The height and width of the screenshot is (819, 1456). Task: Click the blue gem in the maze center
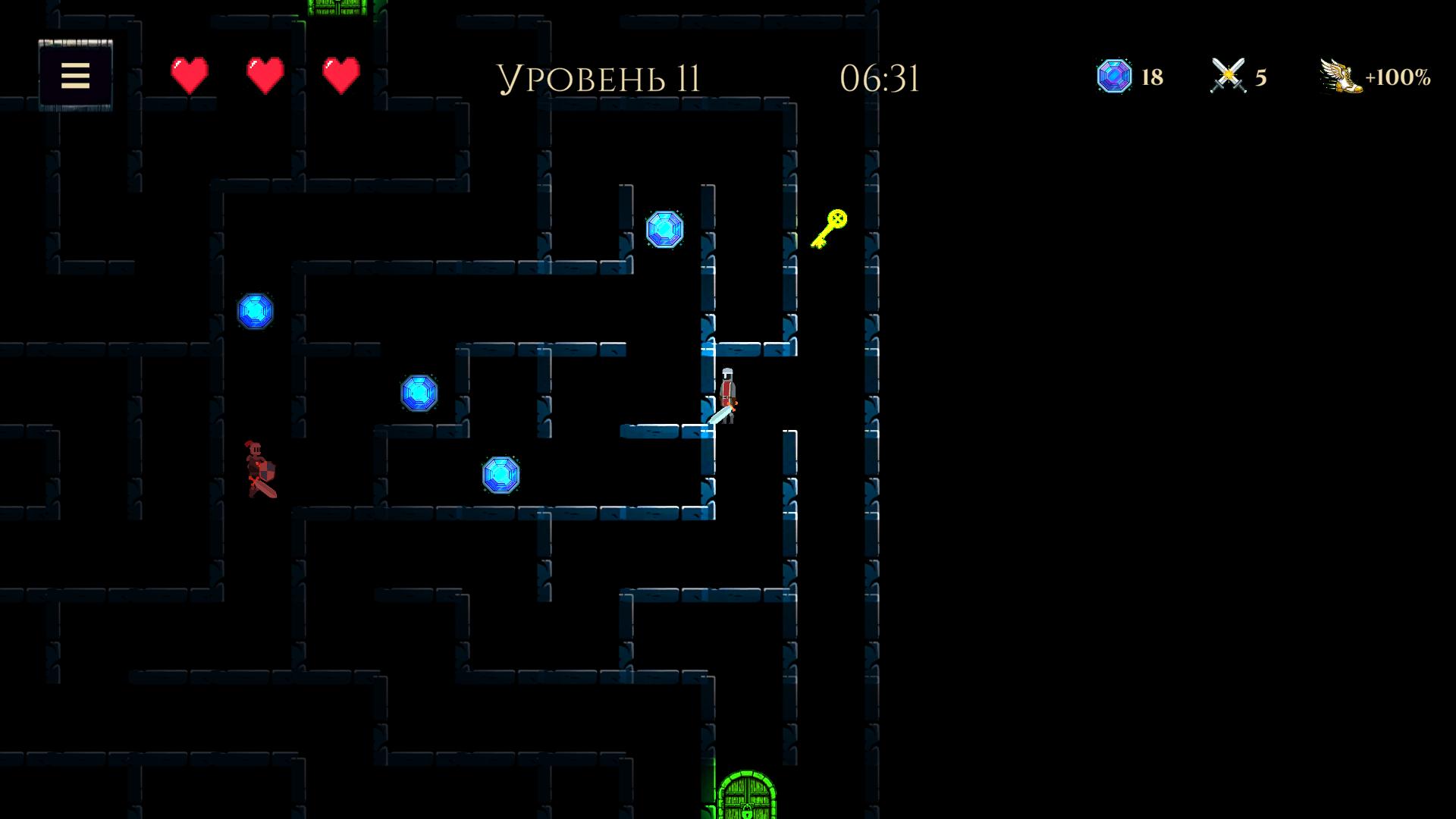419,394
